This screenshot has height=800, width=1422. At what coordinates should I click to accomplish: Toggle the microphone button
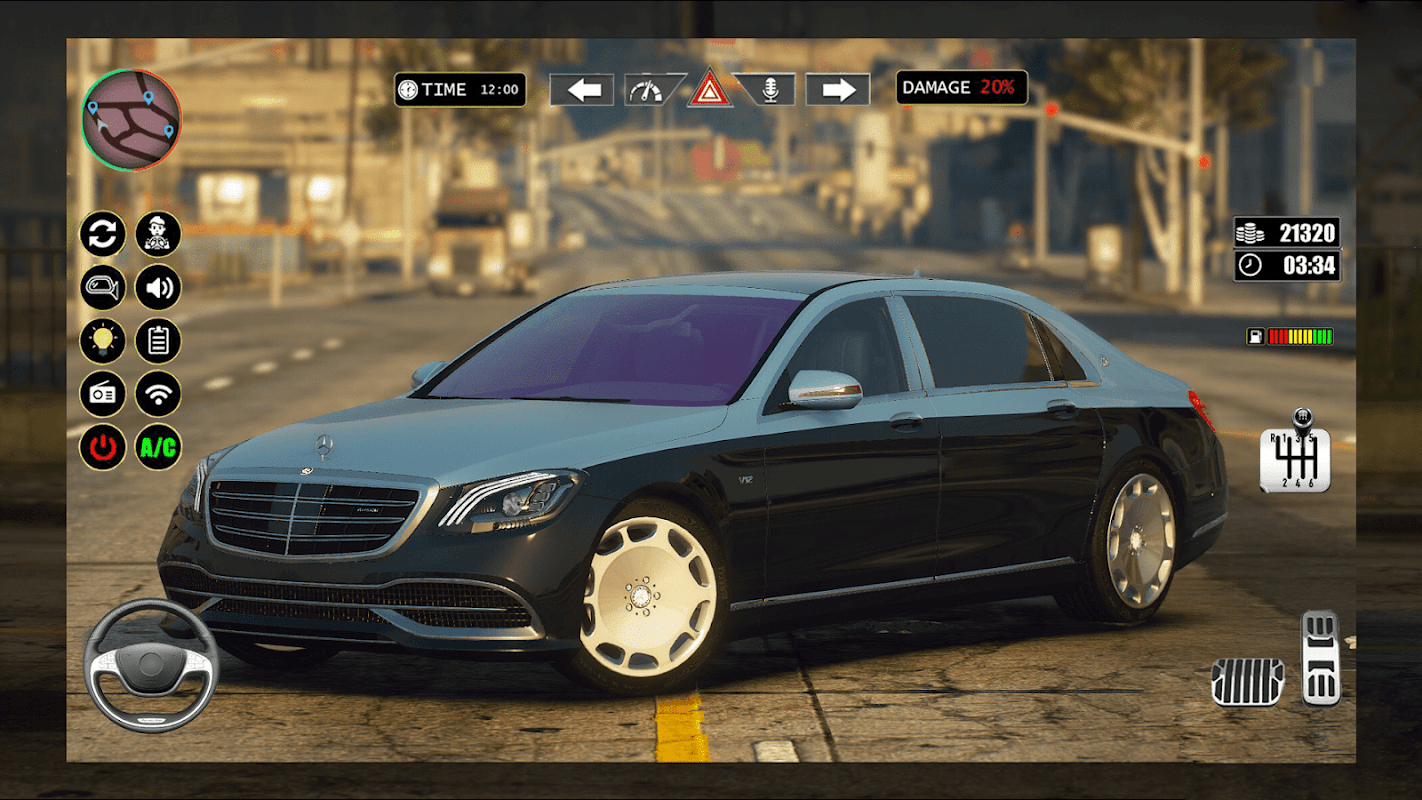769,90
